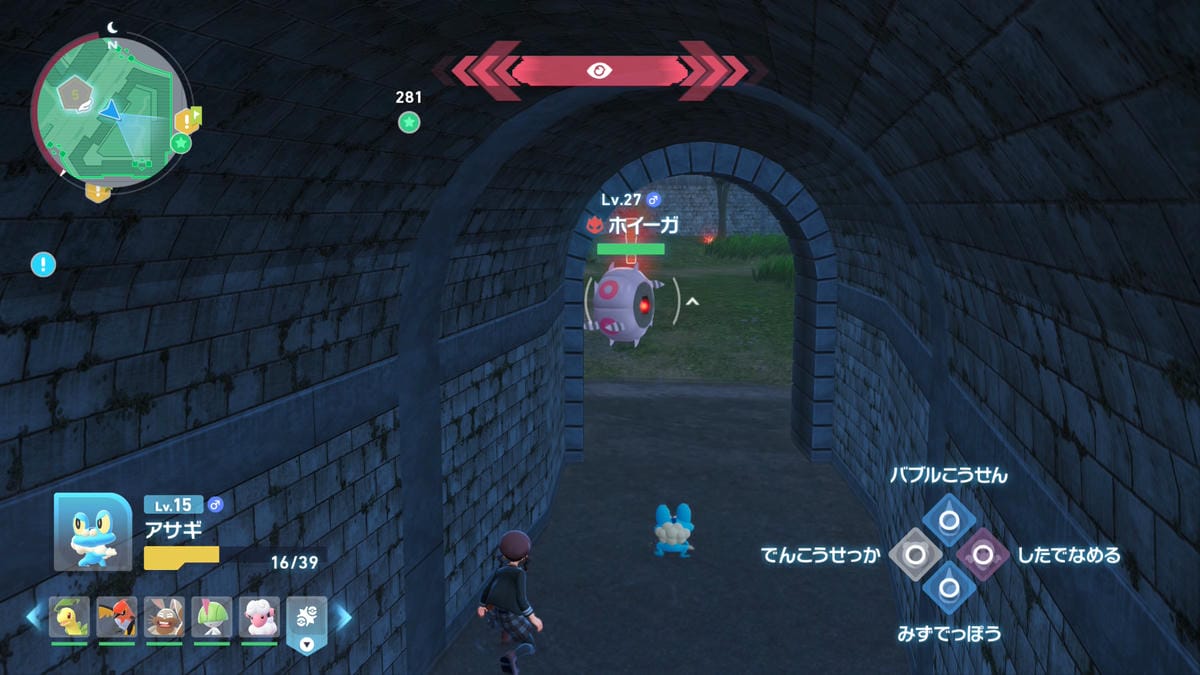This screenshot has width=1200, height=675.
Task: Select the みずでっぽう move
Action: coord(948,587)
